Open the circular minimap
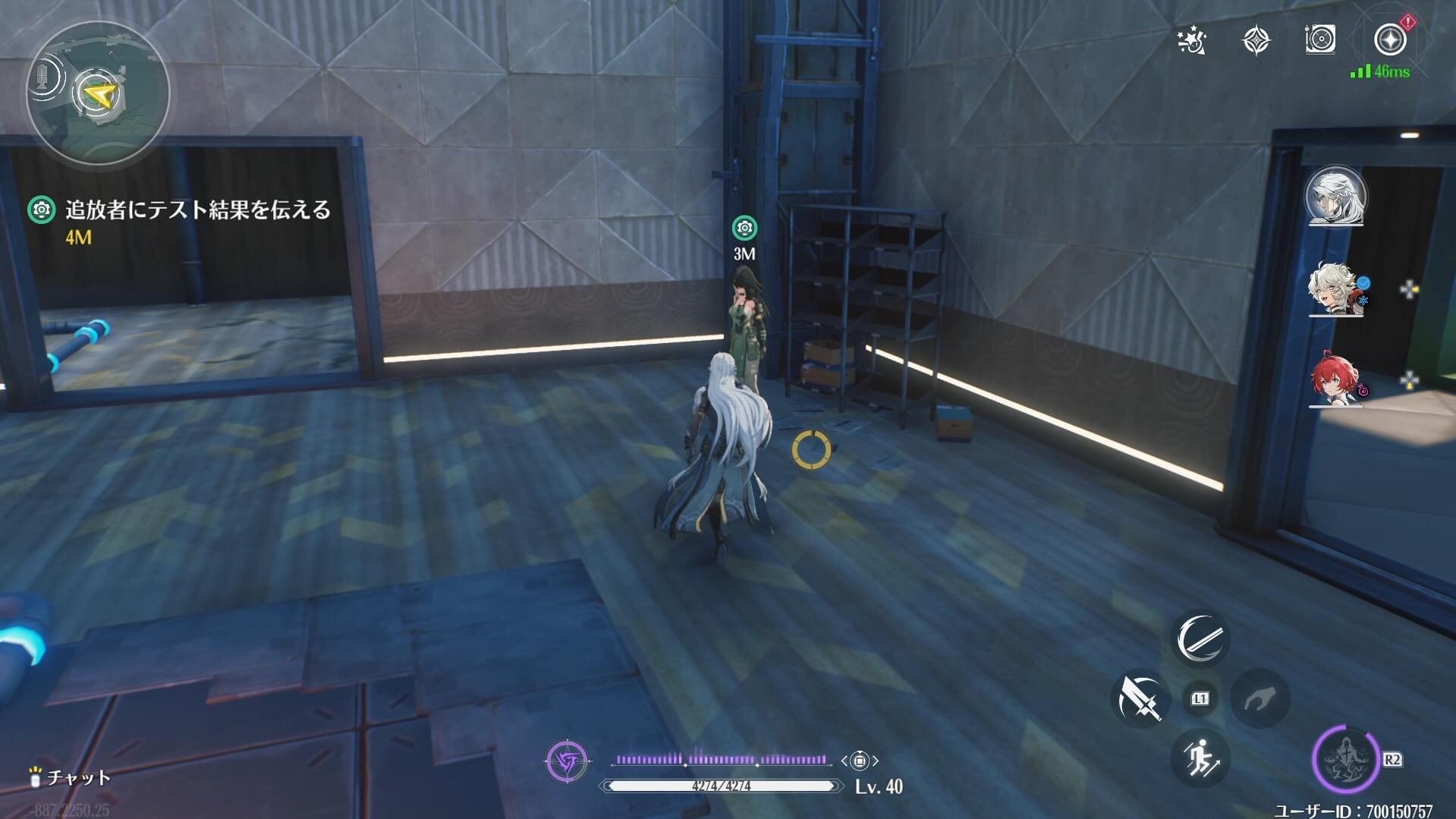The width and height of the screenshot is (1456, 819). click(98, 93)
